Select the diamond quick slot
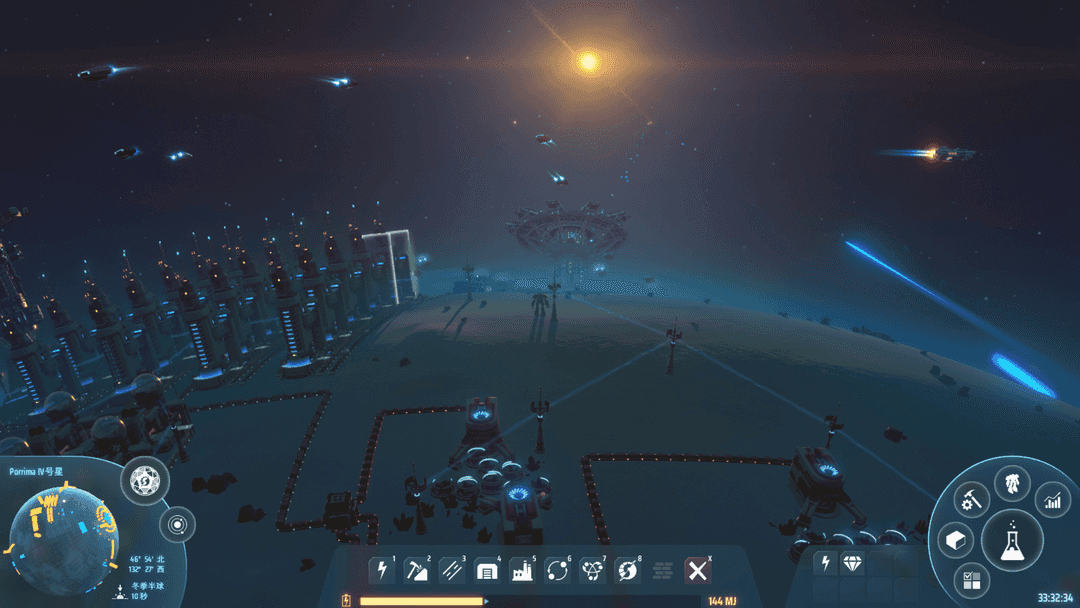 coord(853,564)
